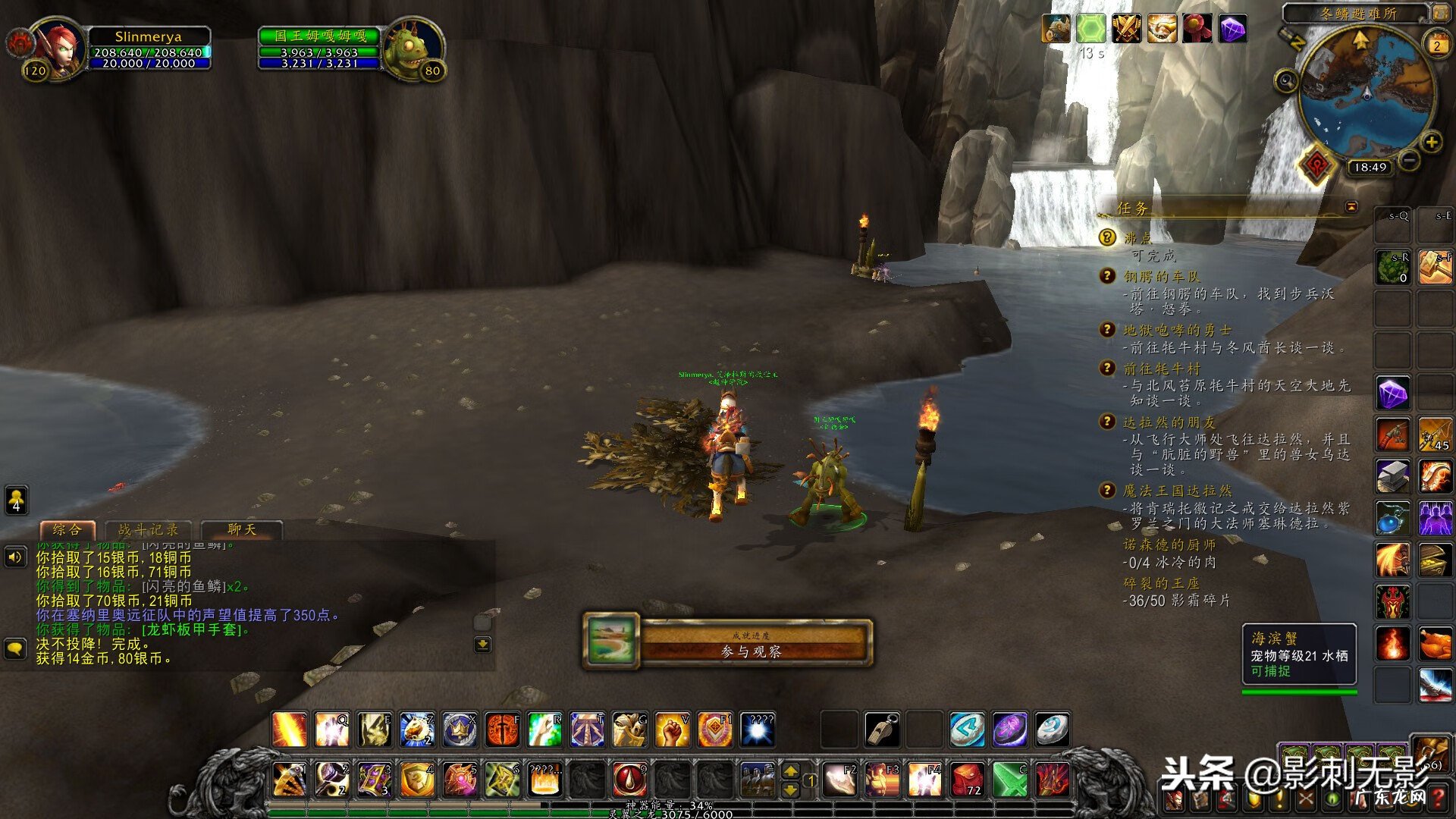Open the chat speech bubble button

point(15,648)
